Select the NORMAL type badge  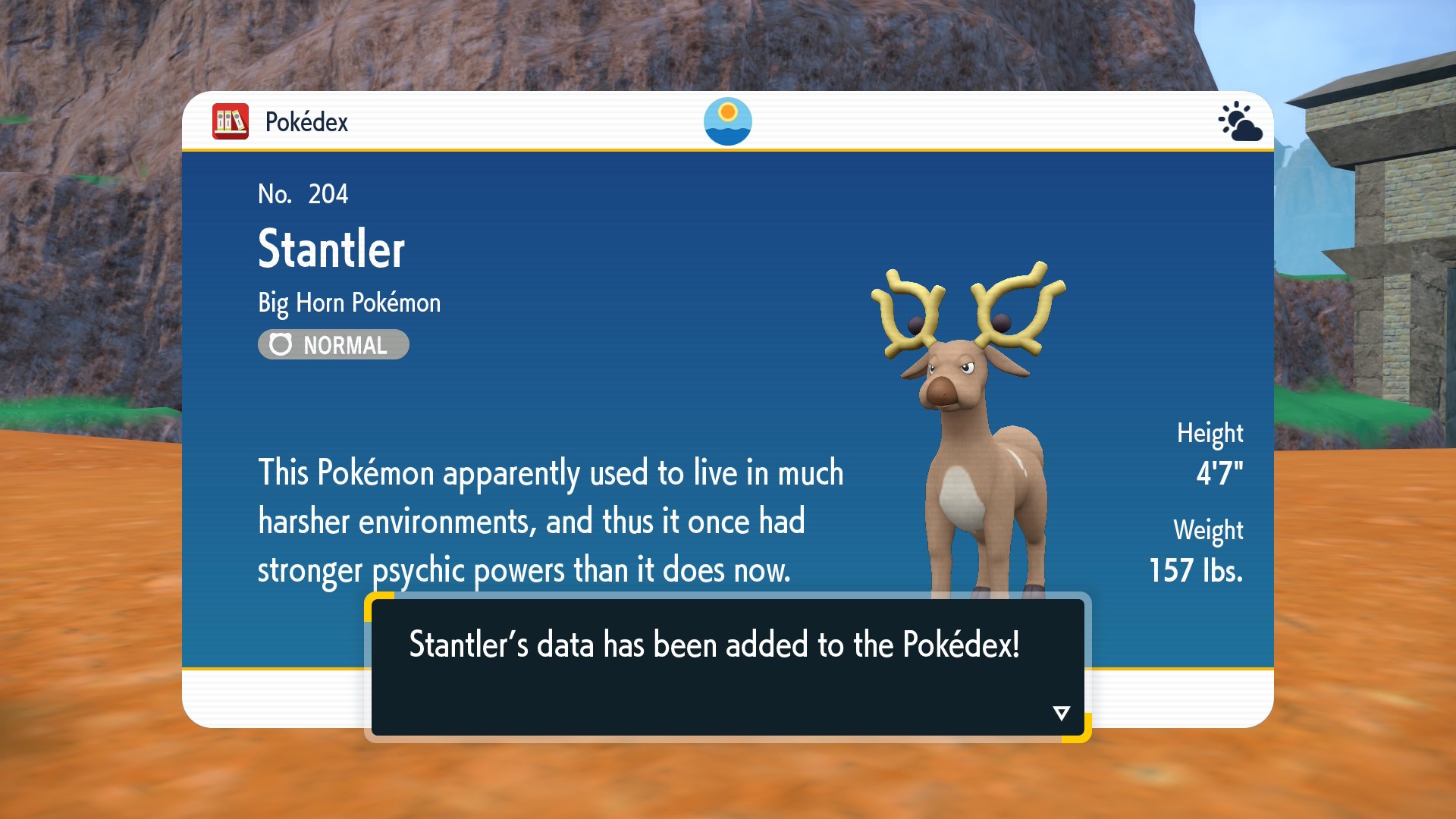pos(334,345)
